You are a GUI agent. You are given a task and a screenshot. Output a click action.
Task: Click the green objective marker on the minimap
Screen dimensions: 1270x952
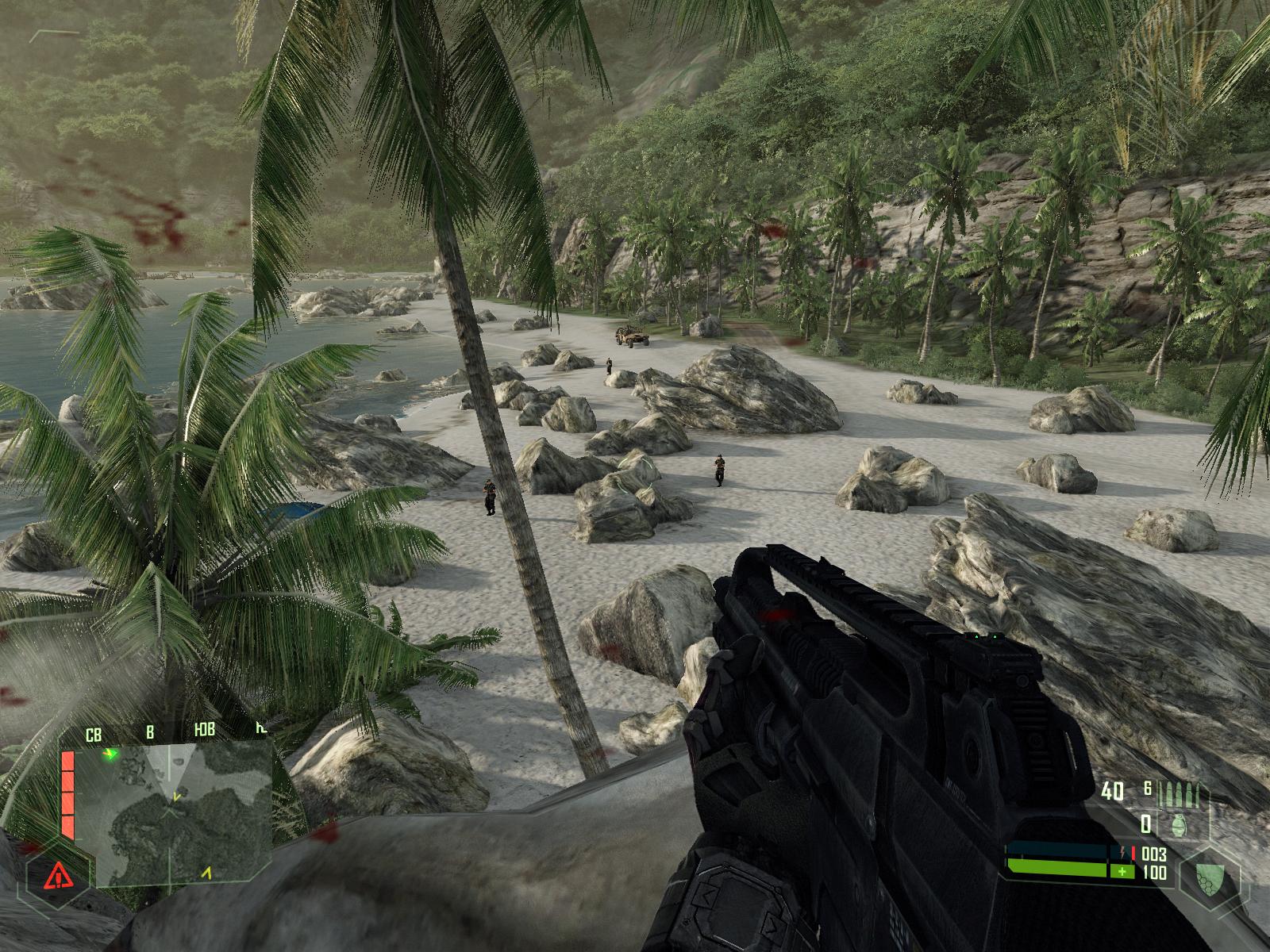click(111, 754)
